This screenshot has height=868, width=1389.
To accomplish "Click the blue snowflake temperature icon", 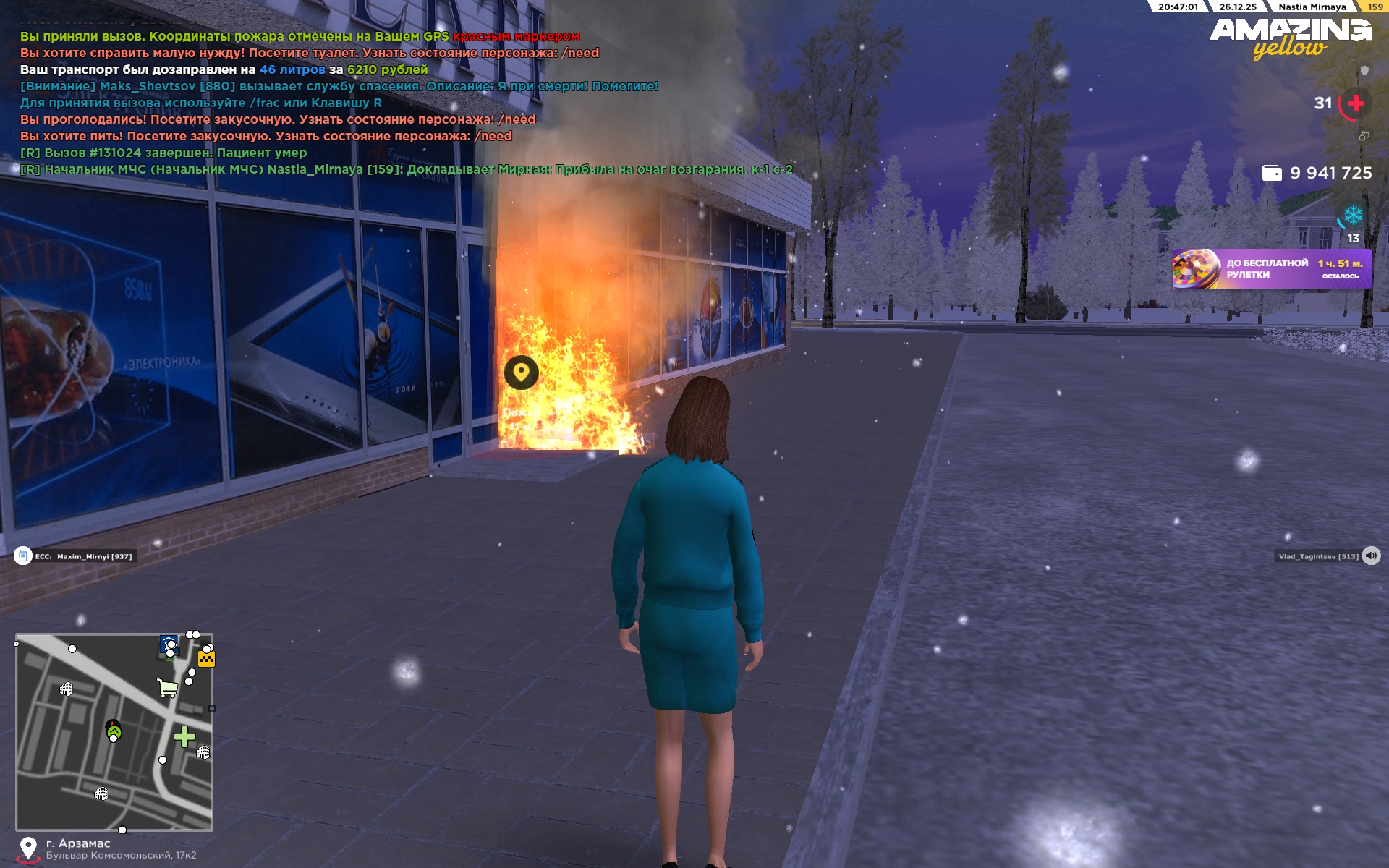I will click(1353, 215).
